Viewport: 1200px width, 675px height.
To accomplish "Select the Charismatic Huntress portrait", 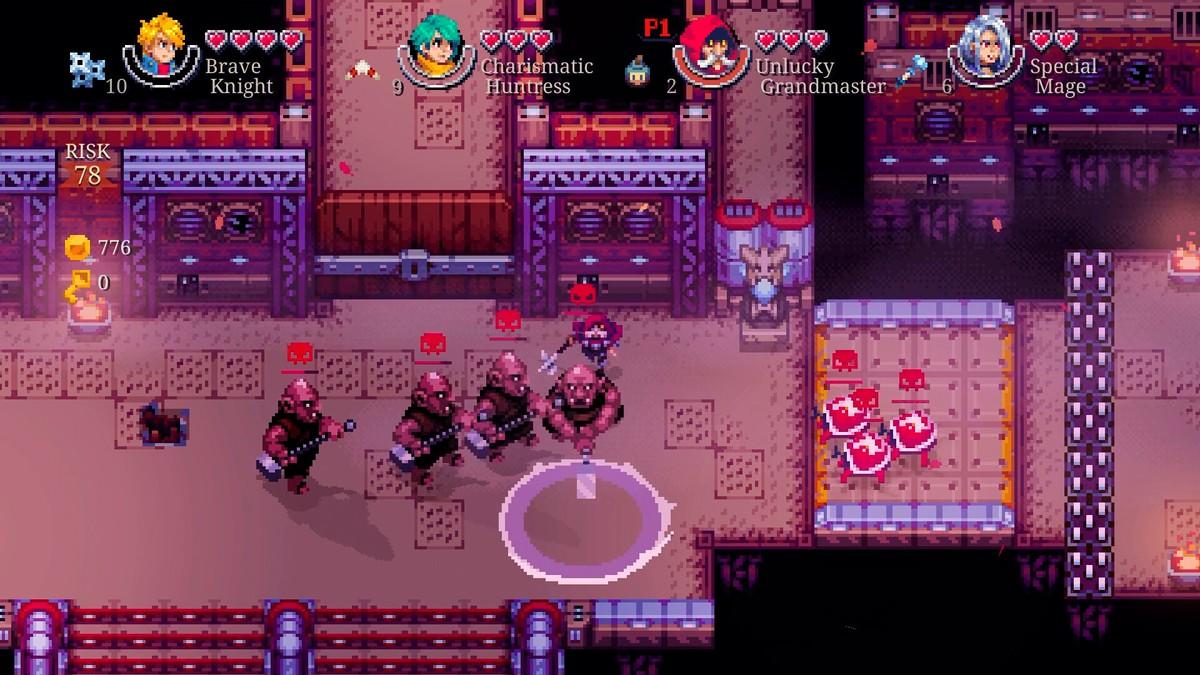I will pyautogui.click(x=438, y=46).
